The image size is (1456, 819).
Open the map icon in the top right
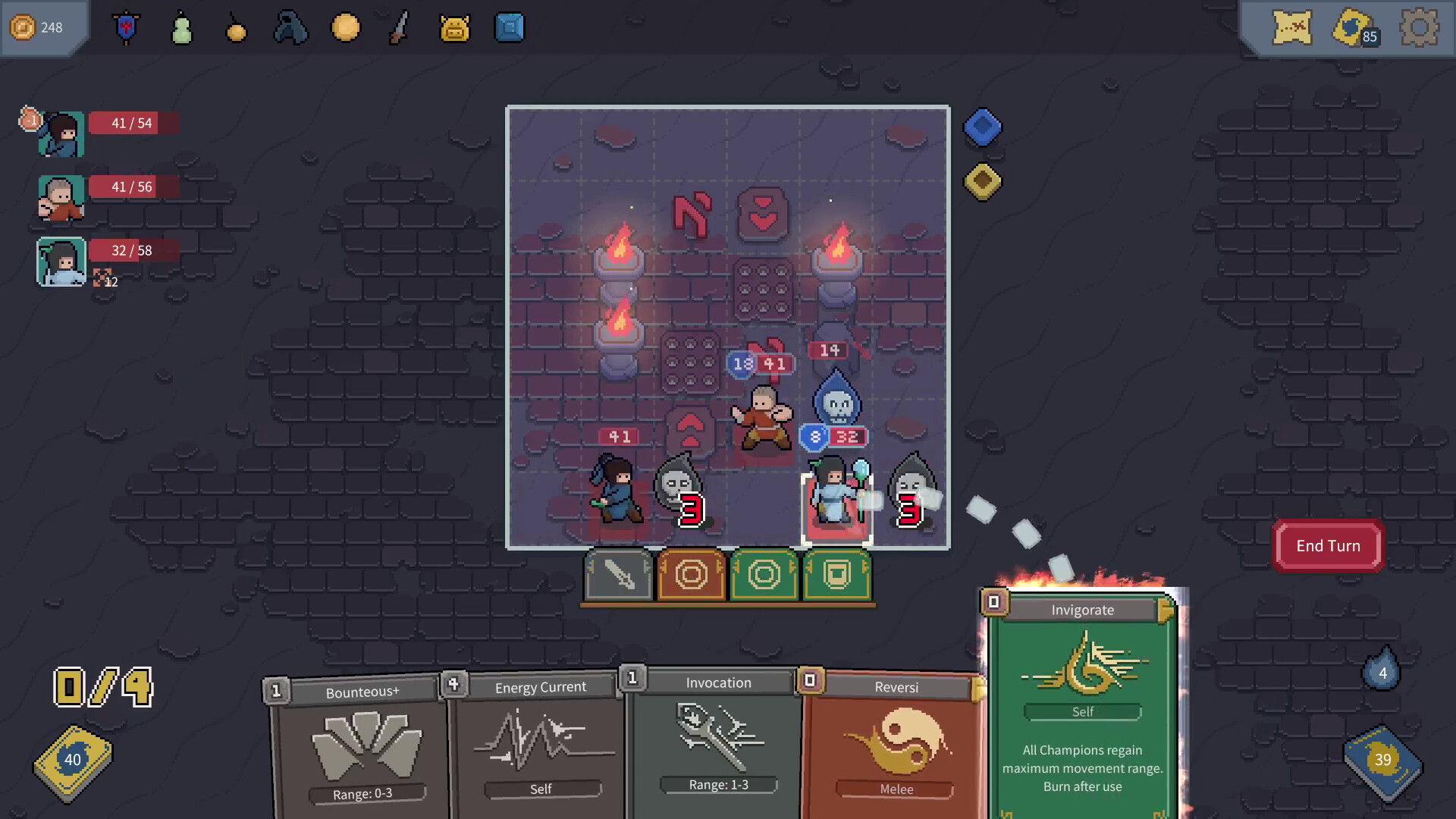tap(1291, 28)
